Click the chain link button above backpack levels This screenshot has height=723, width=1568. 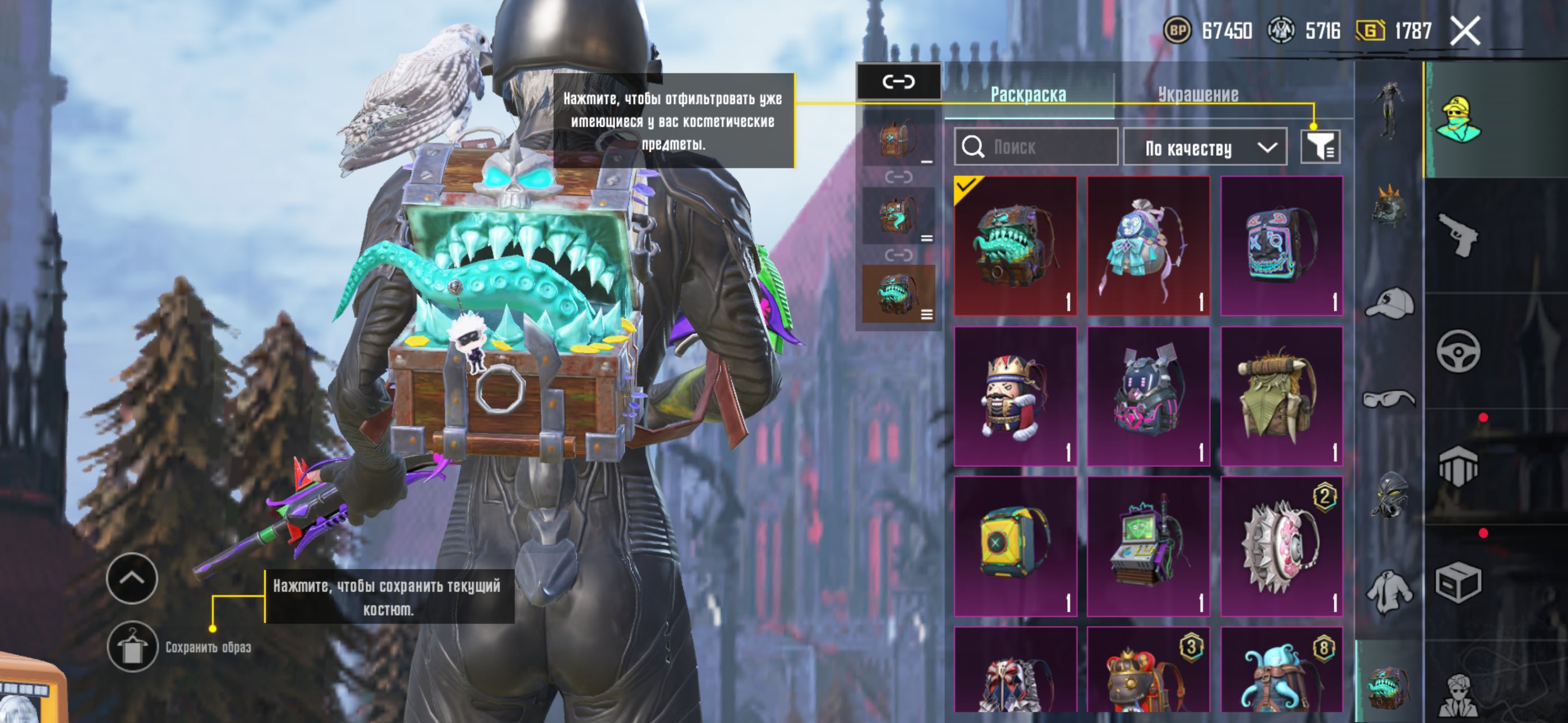(898, 82)
